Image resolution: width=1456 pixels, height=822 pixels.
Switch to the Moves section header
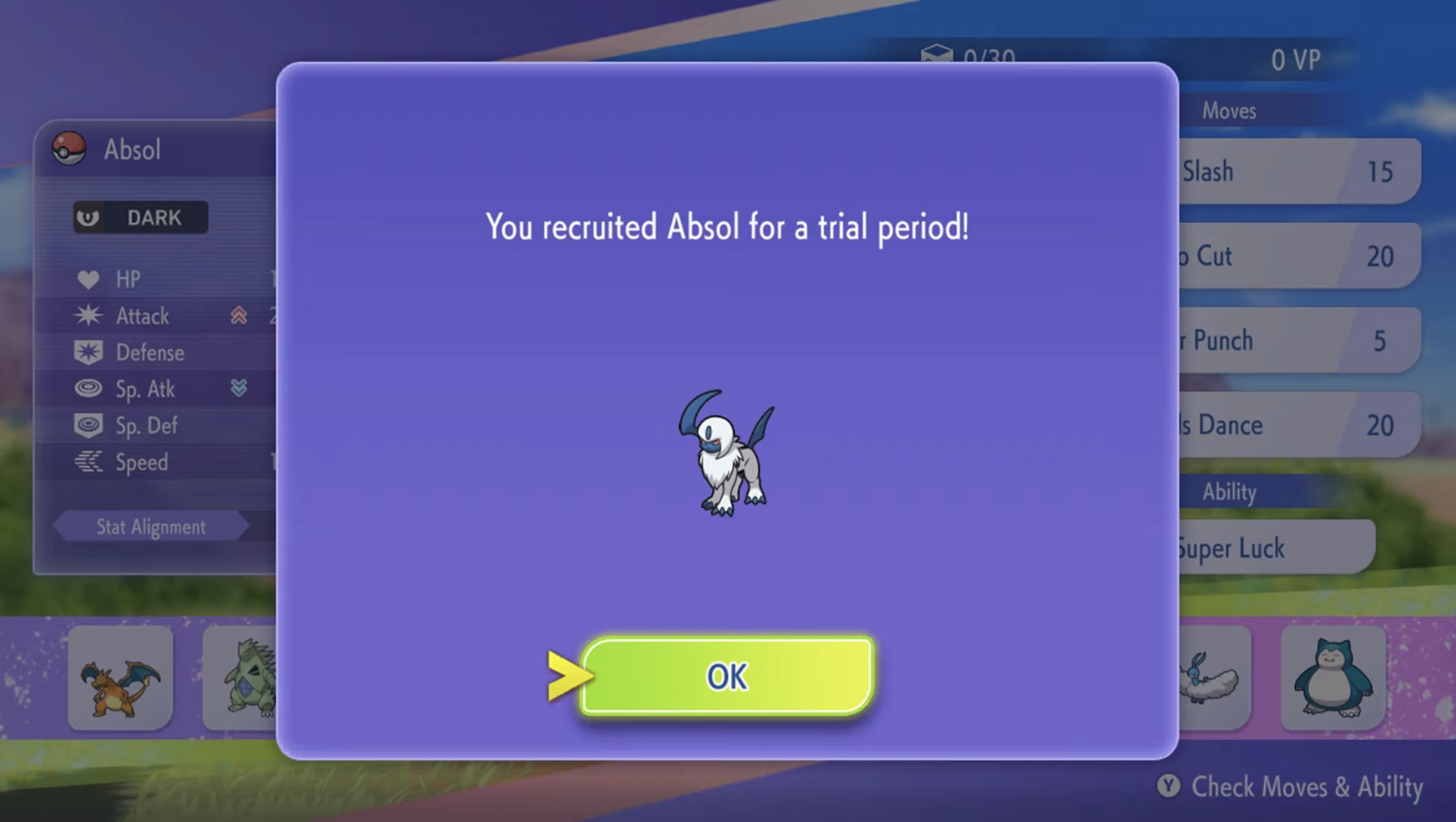[x=1231, y=111]
